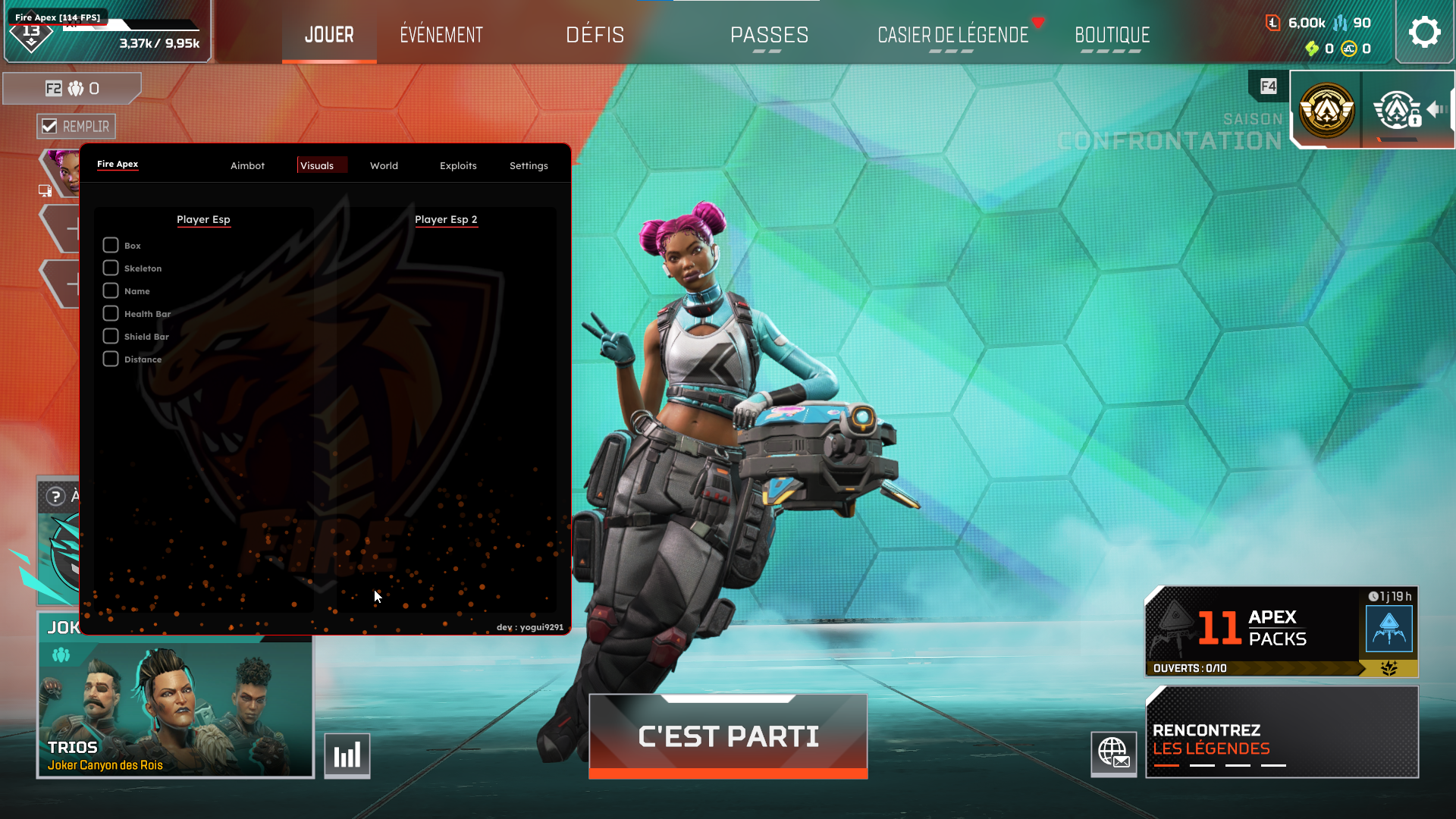Enable the Skeleton ESP checkbox

(x=109, y=268)
